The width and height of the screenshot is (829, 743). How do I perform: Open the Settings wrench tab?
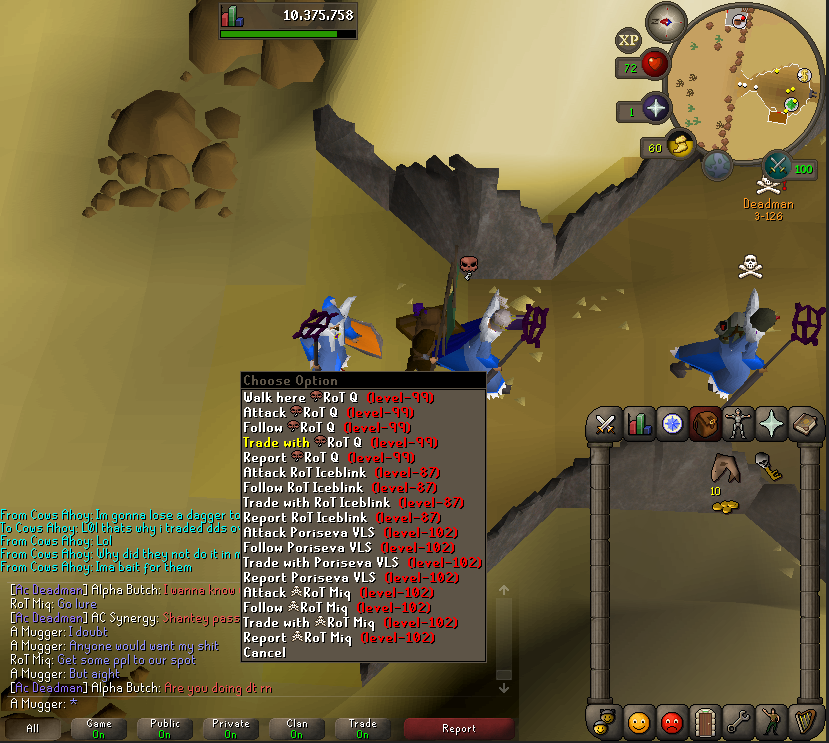pos(737,719)
